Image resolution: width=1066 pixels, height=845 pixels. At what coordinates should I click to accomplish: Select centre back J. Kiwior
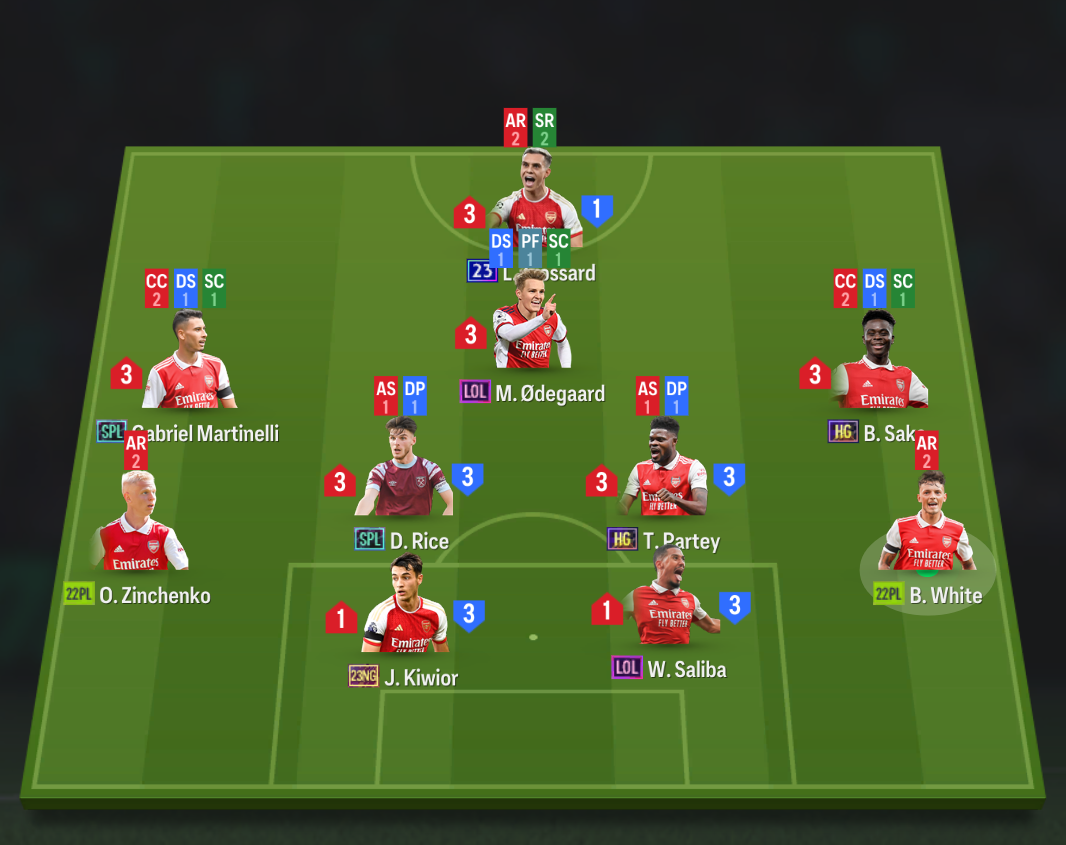pyautogui.click(x=405, y=612)
